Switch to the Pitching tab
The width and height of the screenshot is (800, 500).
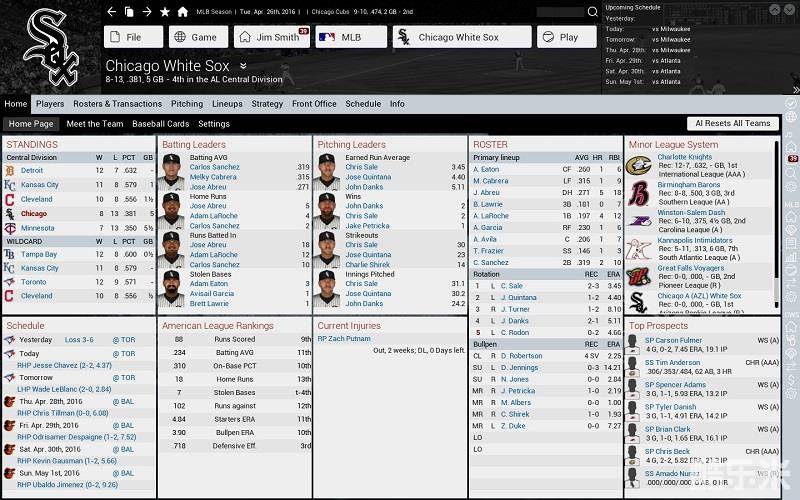pos(187,104)
